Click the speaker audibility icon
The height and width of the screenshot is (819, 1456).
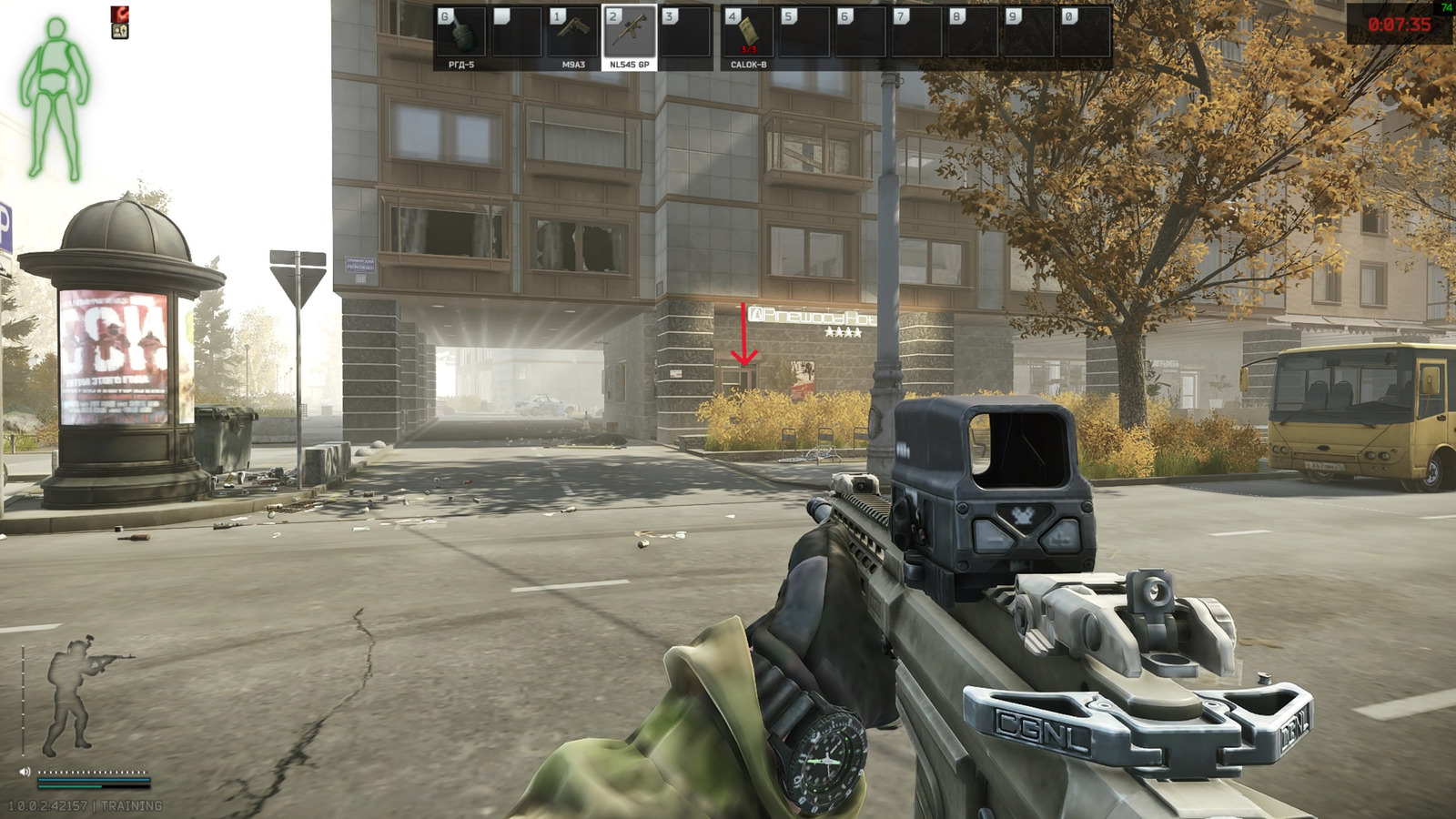[25, 772]
